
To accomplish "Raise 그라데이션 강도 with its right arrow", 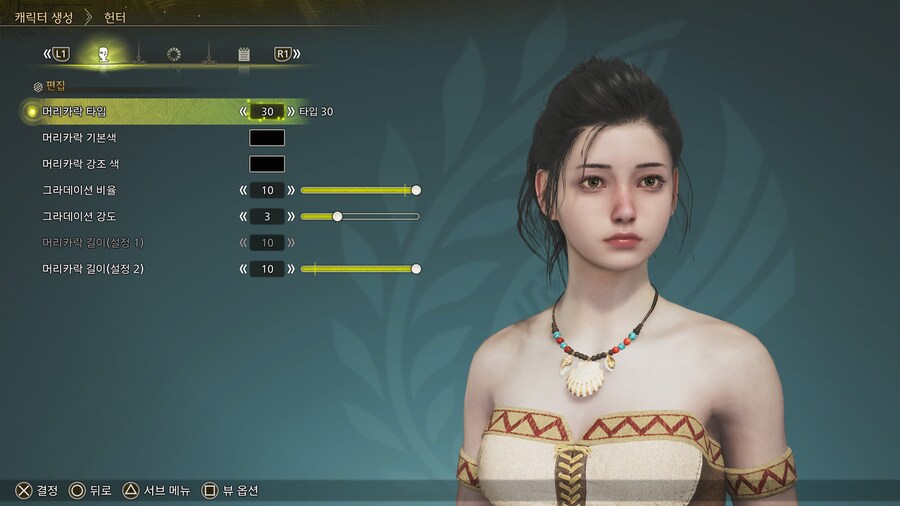I will pos(291,216).
